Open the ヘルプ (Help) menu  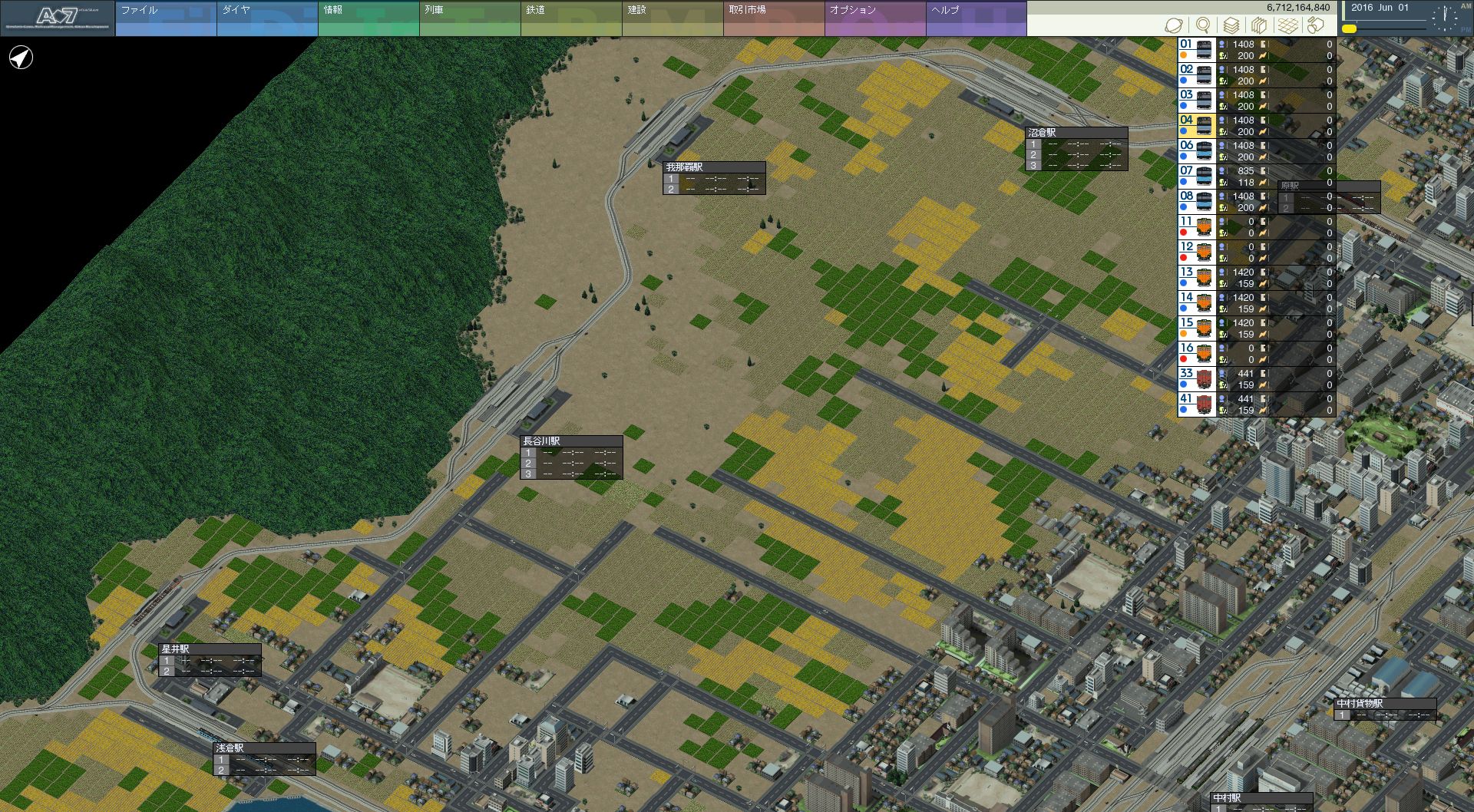(976, 18)
